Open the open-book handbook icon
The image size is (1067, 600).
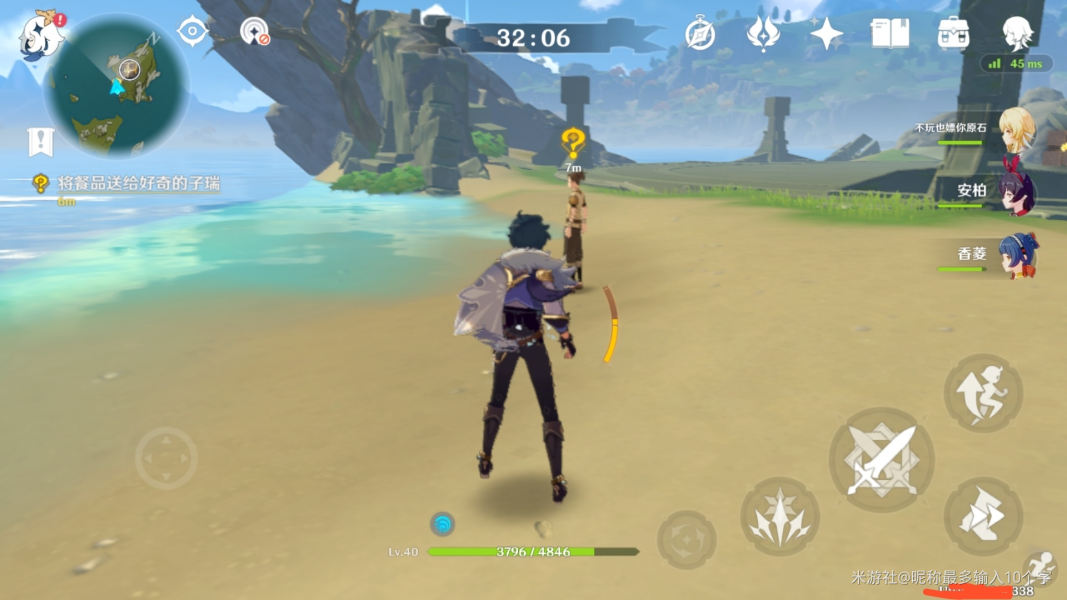click(889, 34)
